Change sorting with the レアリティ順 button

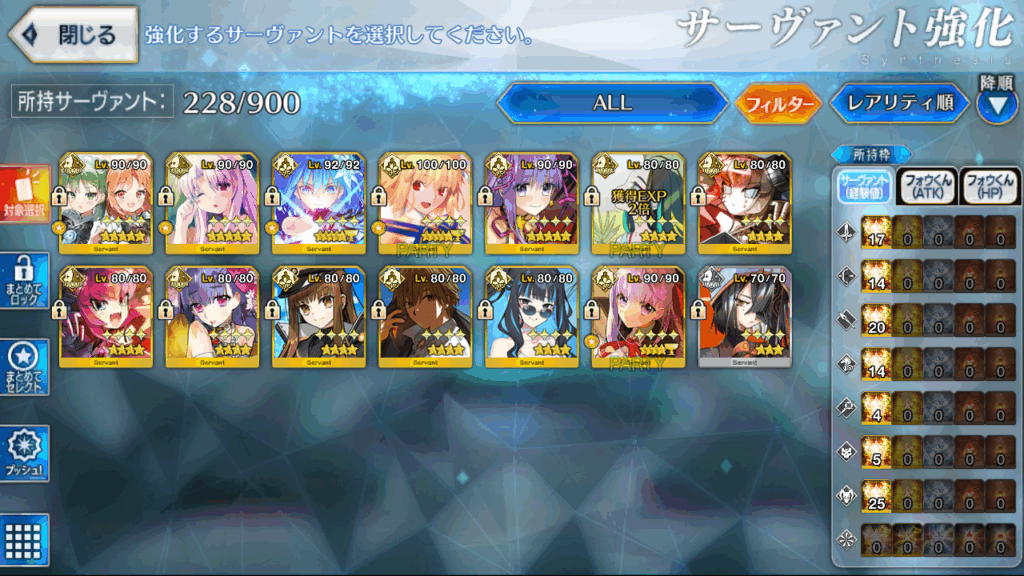pyautogui.click(x=899, y=103)
